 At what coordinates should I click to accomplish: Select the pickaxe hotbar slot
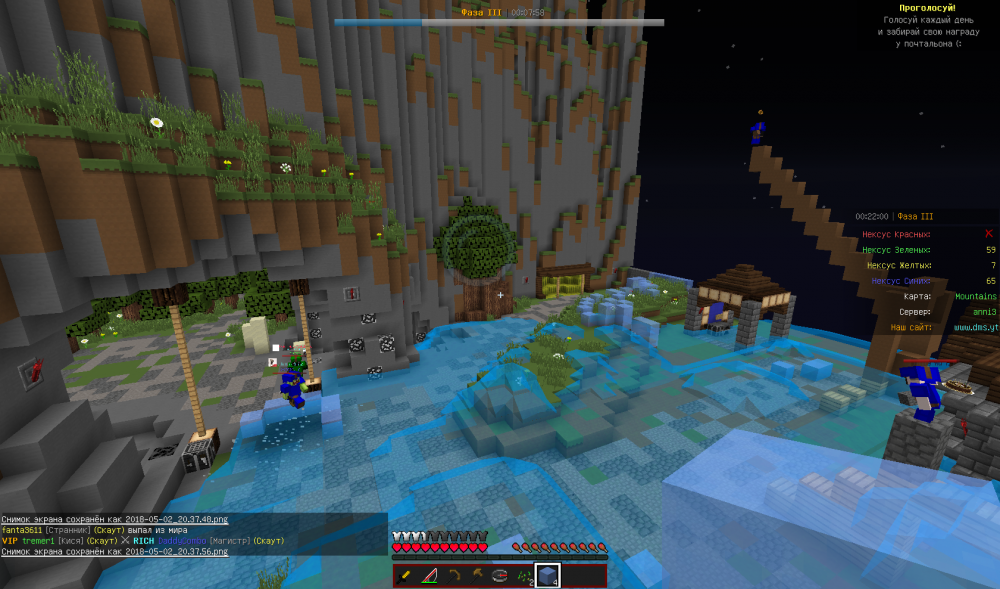tap(453, 575)
